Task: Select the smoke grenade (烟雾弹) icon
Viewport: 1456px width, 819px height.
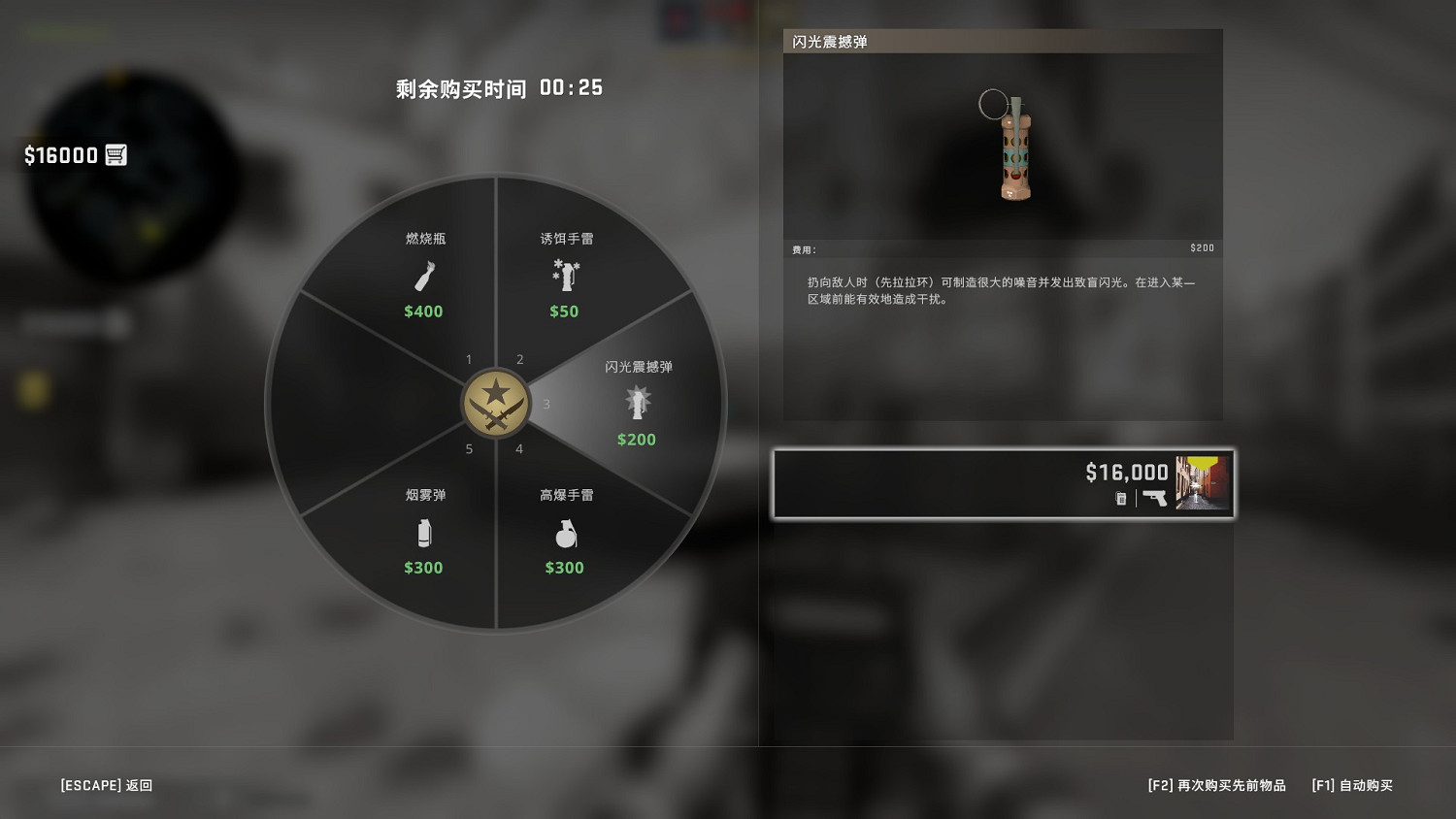Action: (x=423, y=533)
